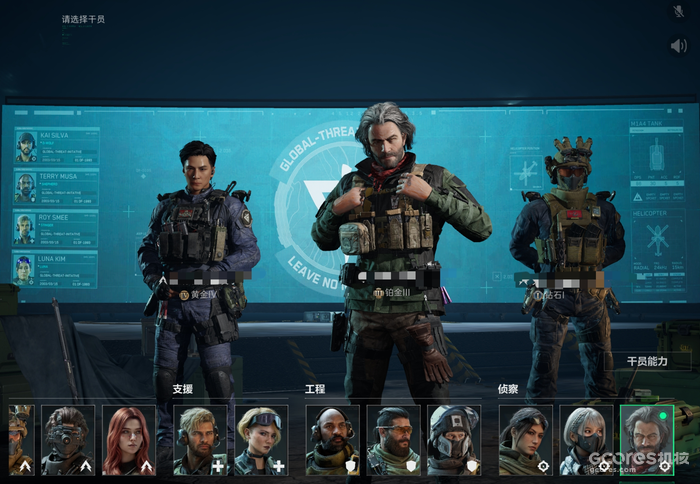700x484 pixels.
Task: Select the red-haired female operator portrait
Action: [x=129, y=439]
